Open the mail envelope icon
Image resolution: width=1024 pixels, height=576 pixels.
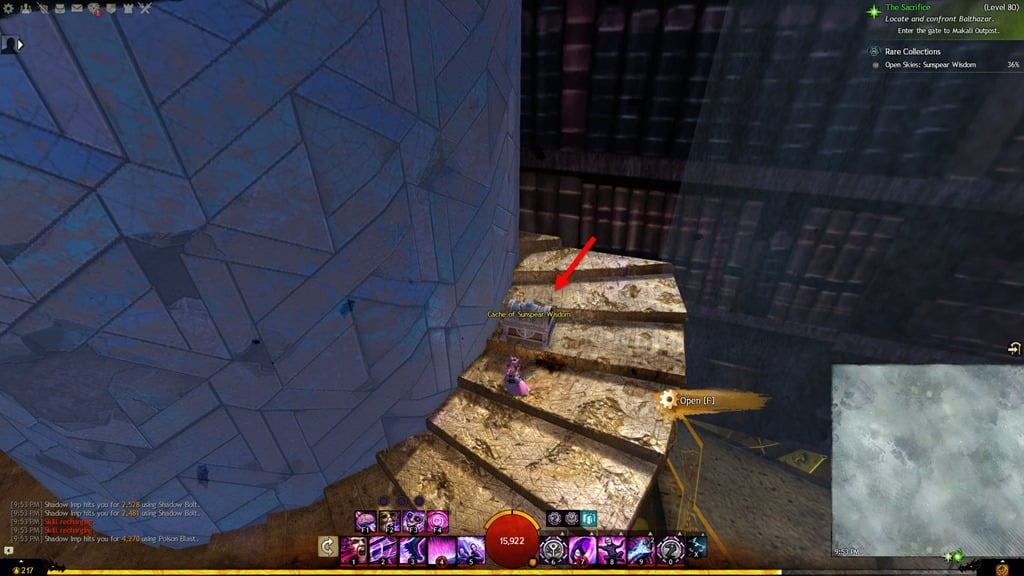pyautogui.click(x=78, y=9)
